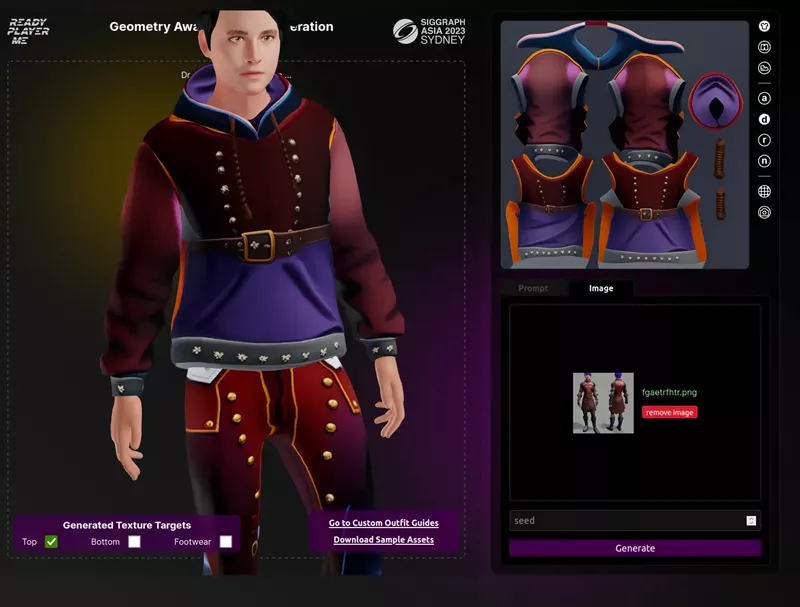Select the Image tab
800x607 pixels.
coord(601,288)
